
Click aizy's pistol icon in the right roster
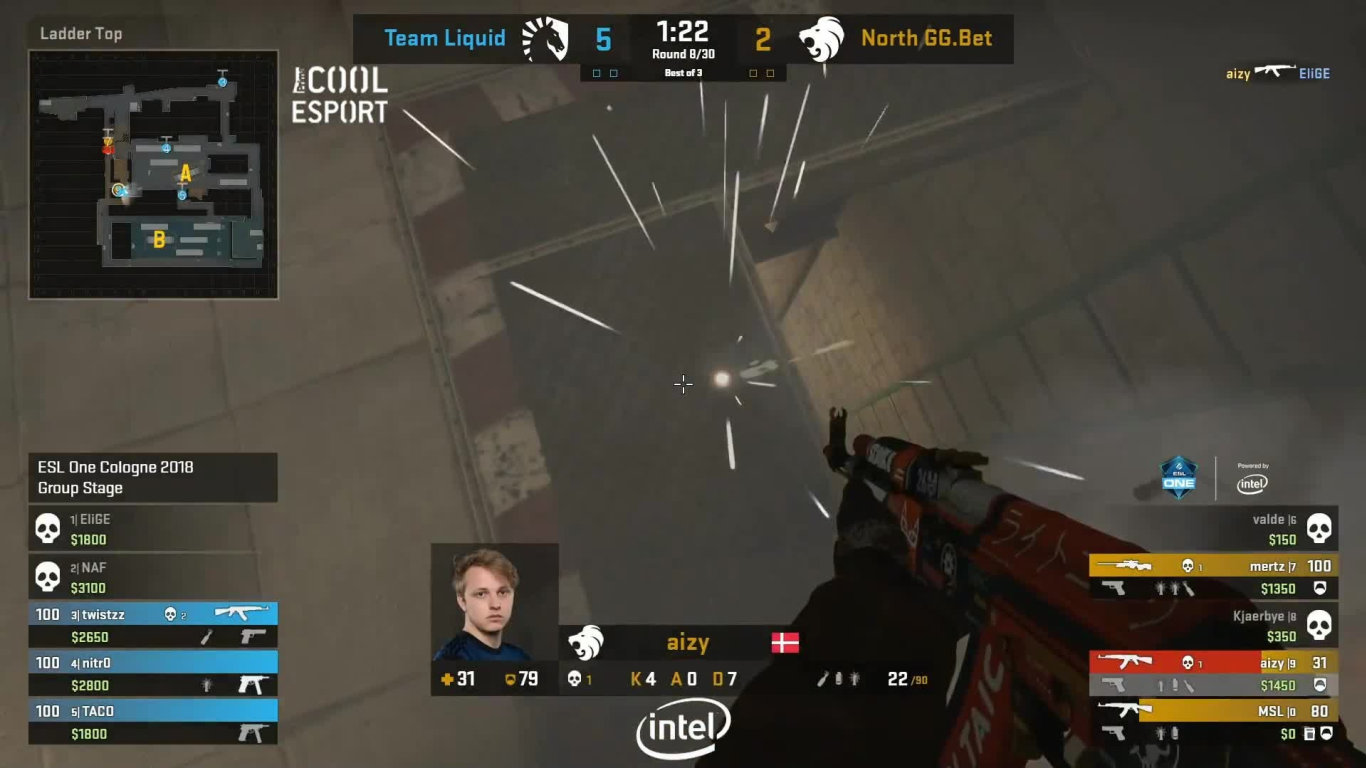pyautogui.click(x=1111, y=686)
